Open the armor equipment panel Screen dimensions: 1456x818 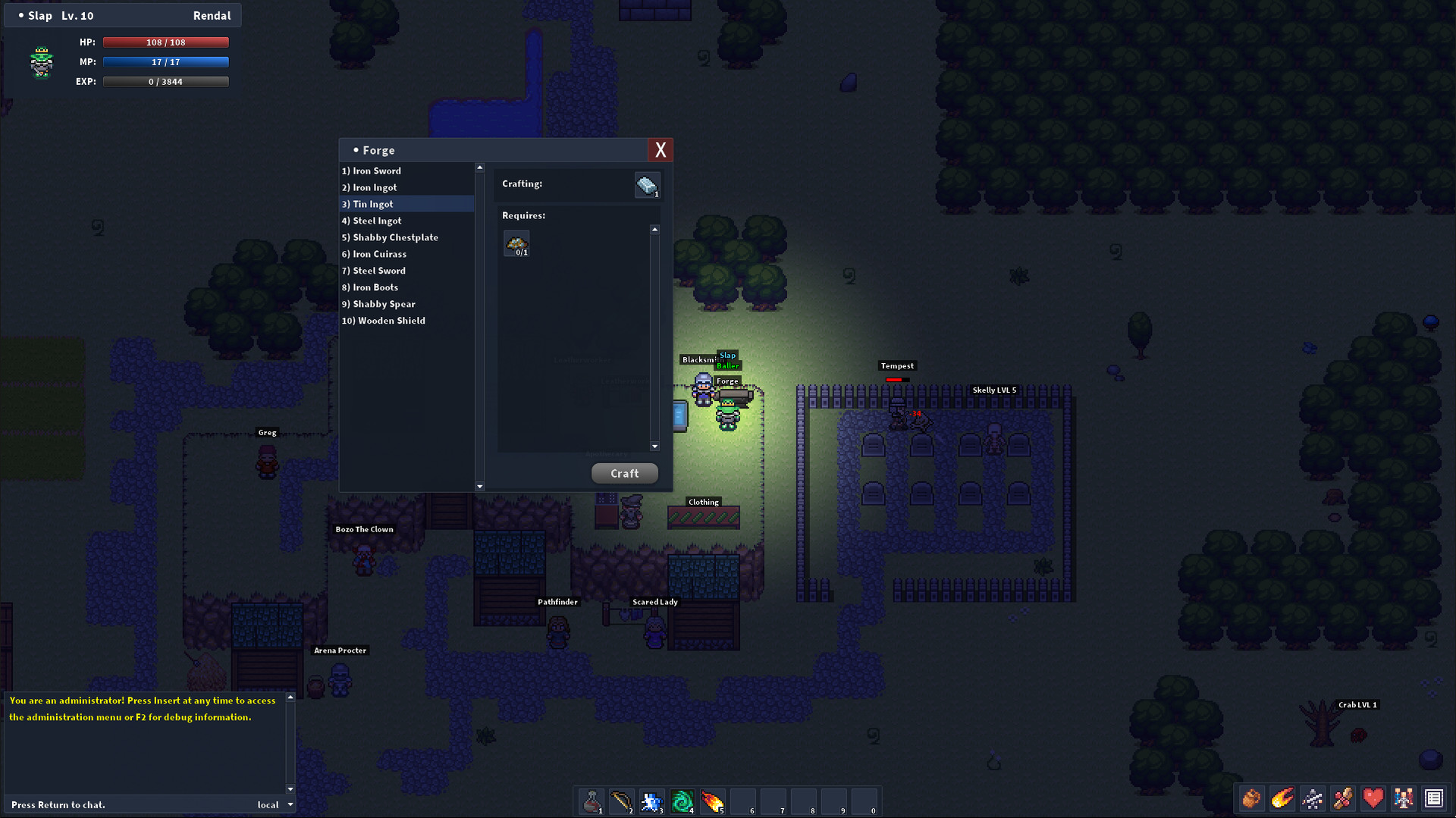point(1313,798)
